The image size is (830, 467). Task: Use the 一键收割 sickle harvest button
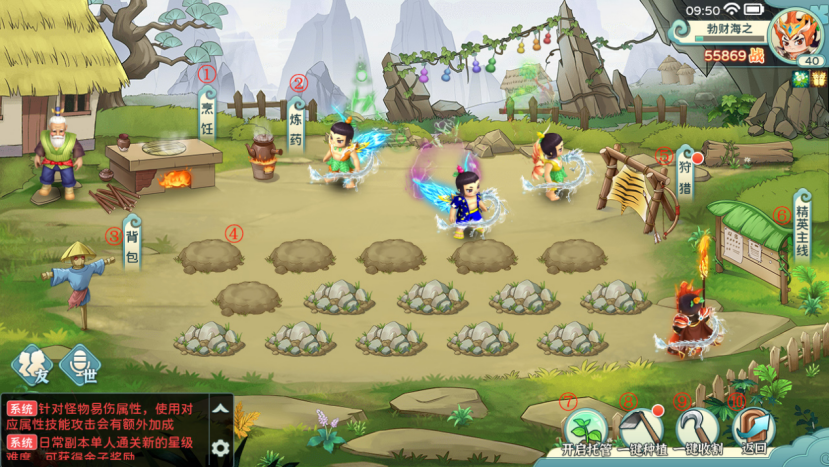698,429
